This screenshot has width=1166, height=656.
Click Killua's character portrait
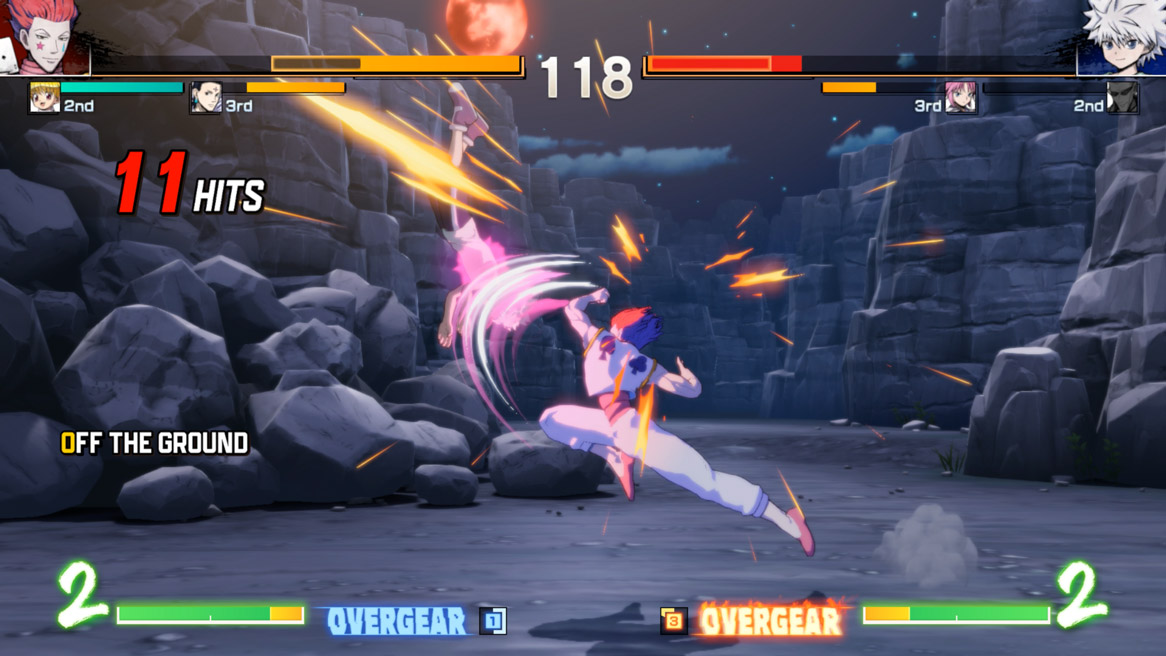click(1122, 37)
